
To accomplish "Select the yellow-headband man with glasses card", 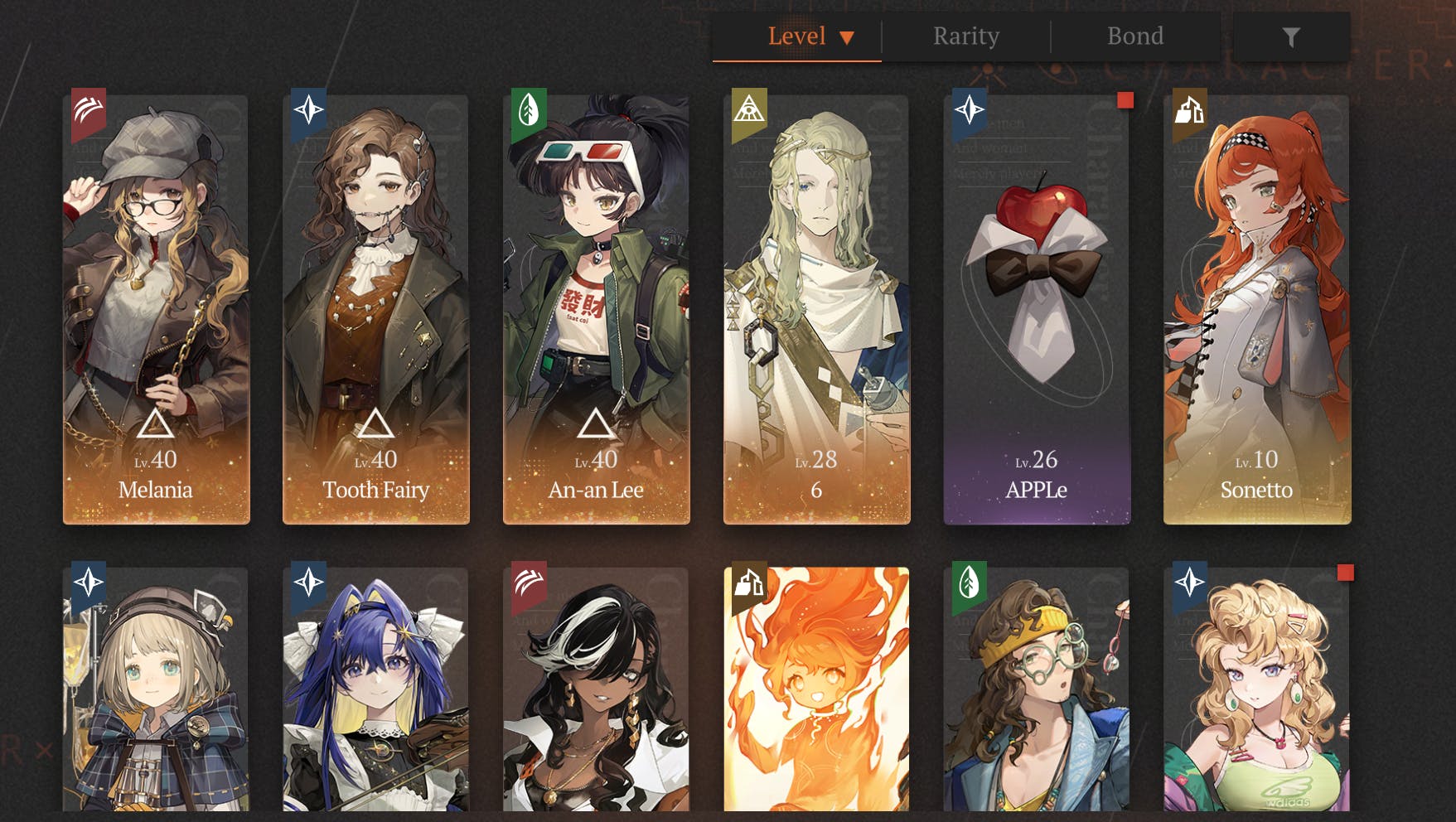I will [1037, 689].
